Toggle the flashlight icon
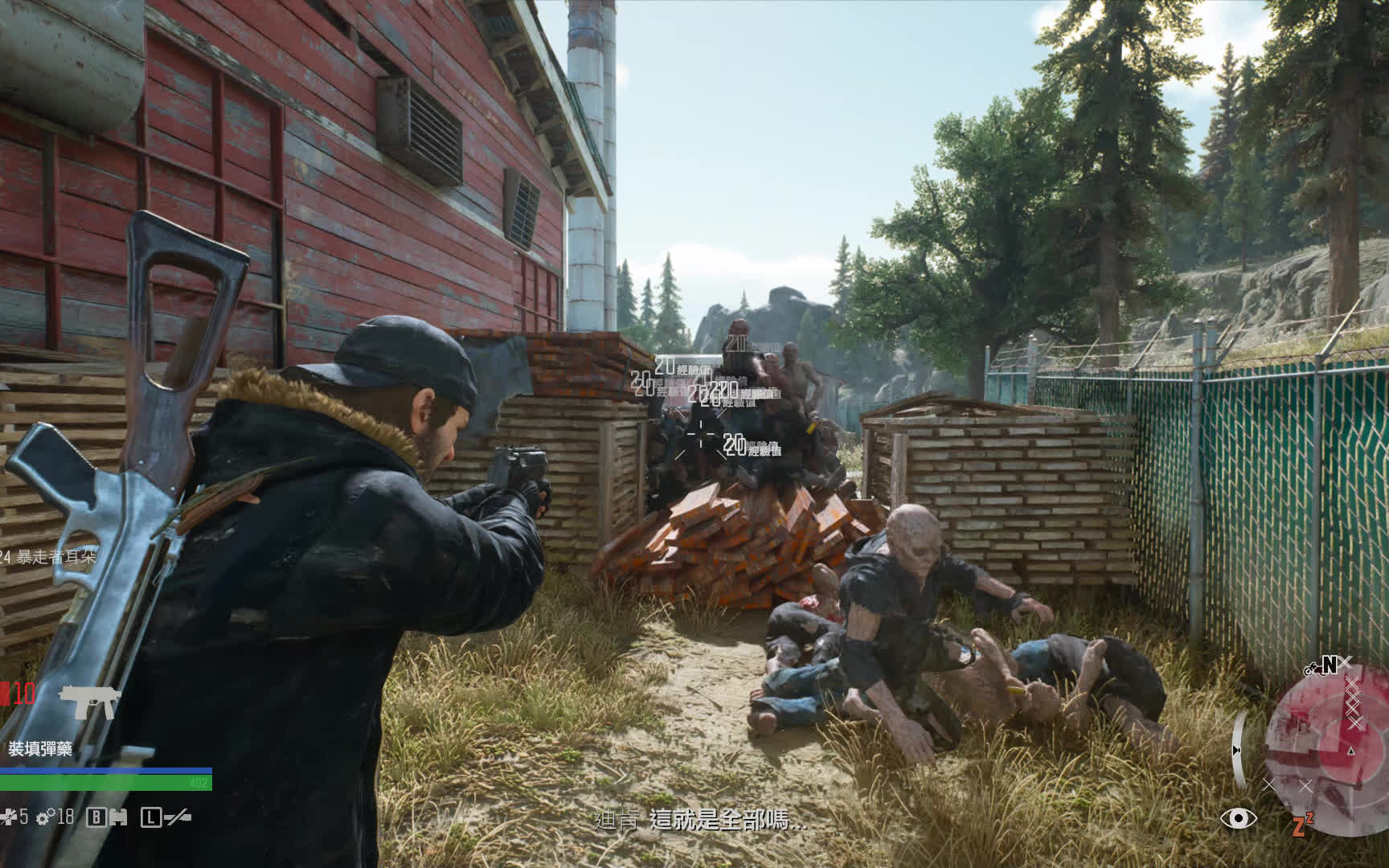The height and width of the screenshot is (868, 1389). 178,817
